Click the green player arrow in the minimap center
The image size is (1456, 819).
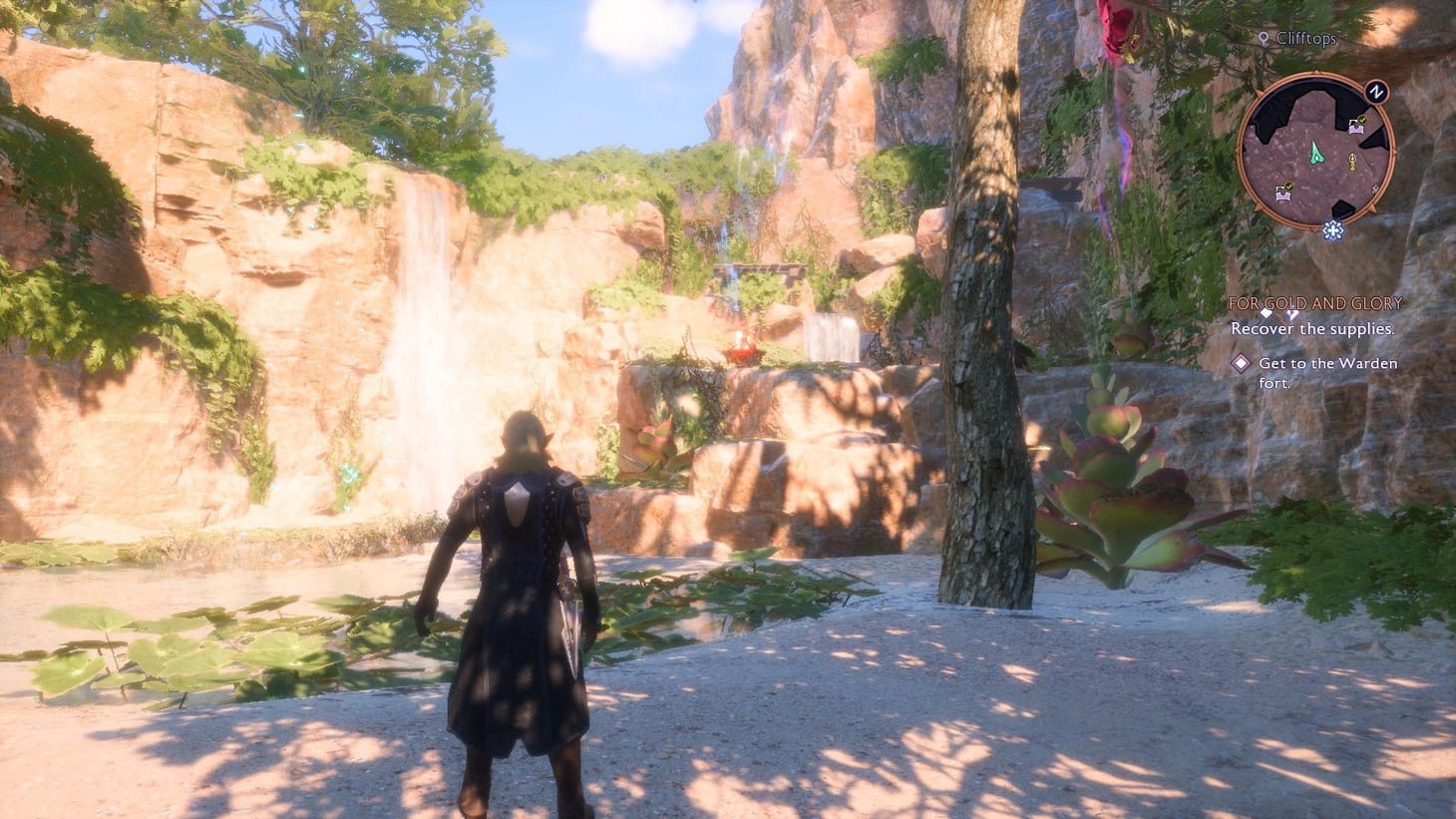[x=1316, y=154]
